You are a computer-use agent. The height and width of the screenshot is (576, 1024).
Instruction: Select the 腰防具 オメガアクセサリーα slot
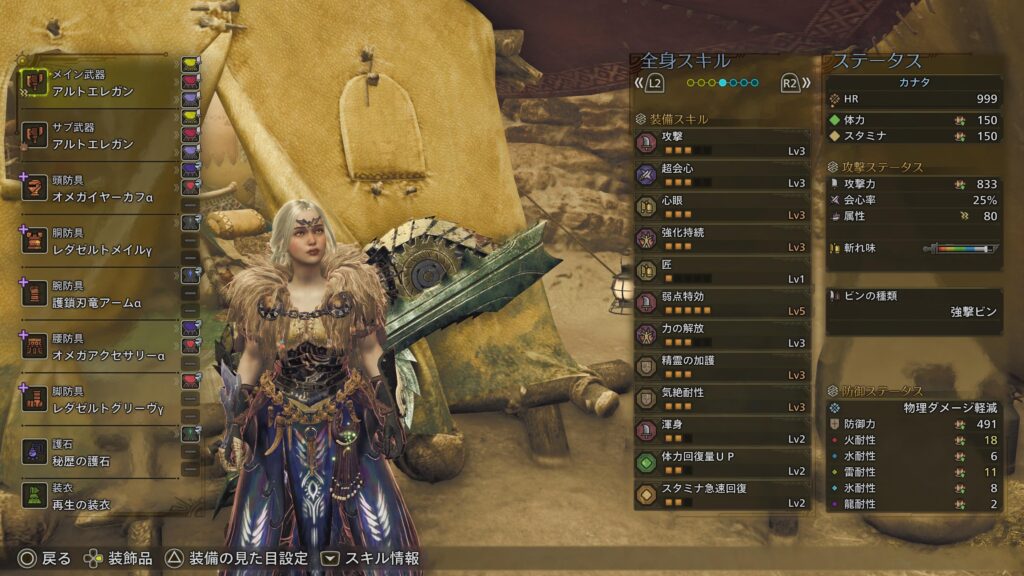coord(98,347)
